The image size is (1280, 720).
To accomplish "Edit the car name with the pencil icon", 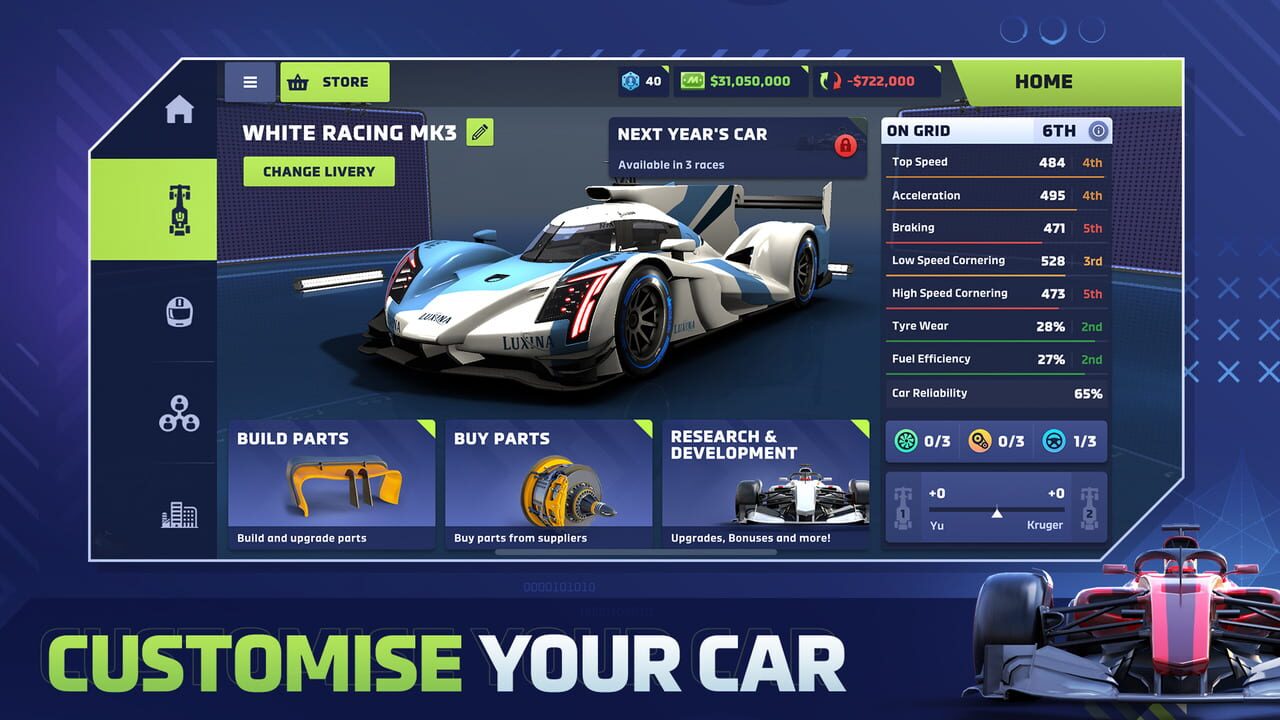I will [480, 132].
